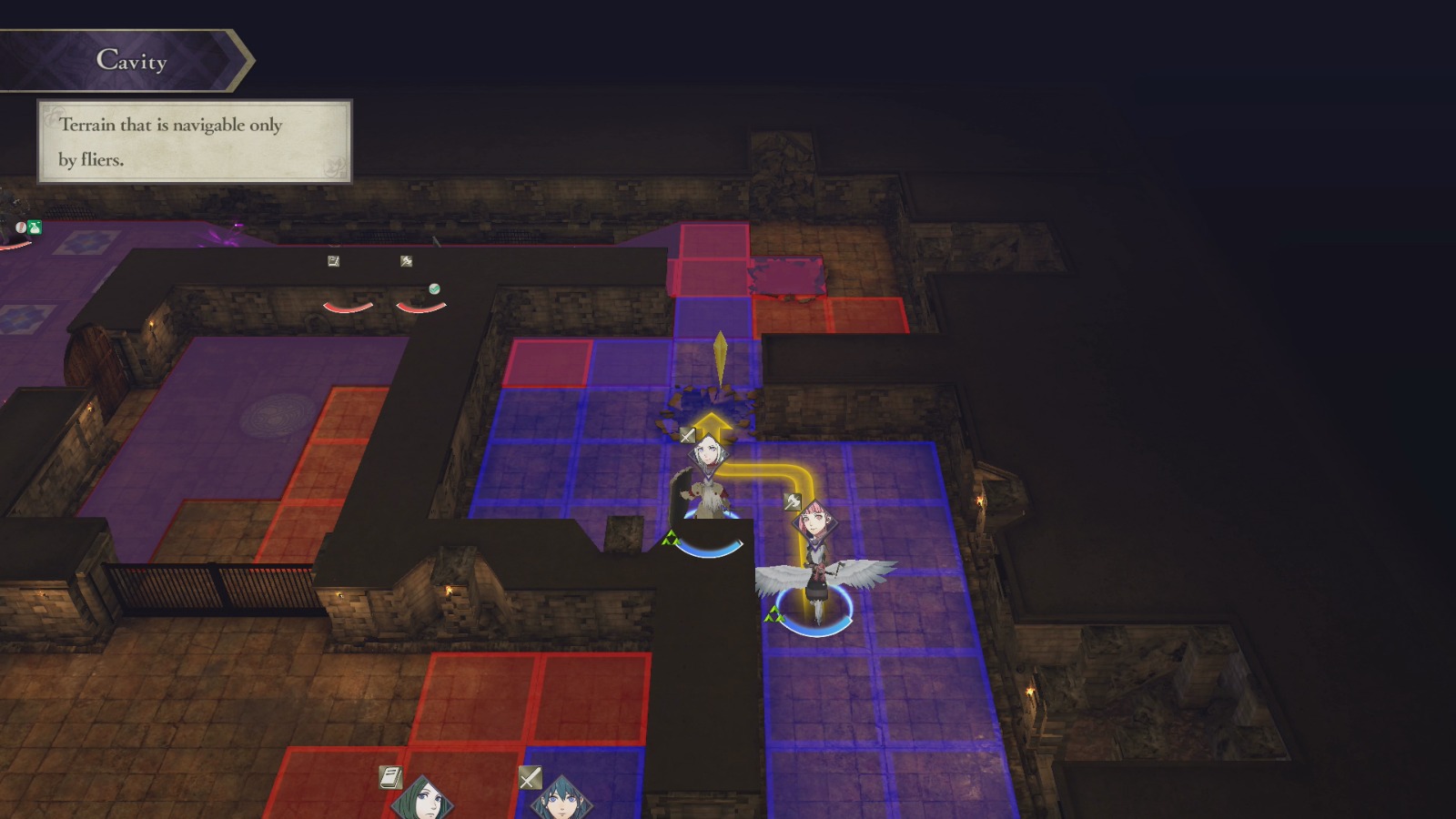Screen dimensions: 1456x819
Task: Click the tome icon above the green-haired unit's portrait
Action: 389,776
